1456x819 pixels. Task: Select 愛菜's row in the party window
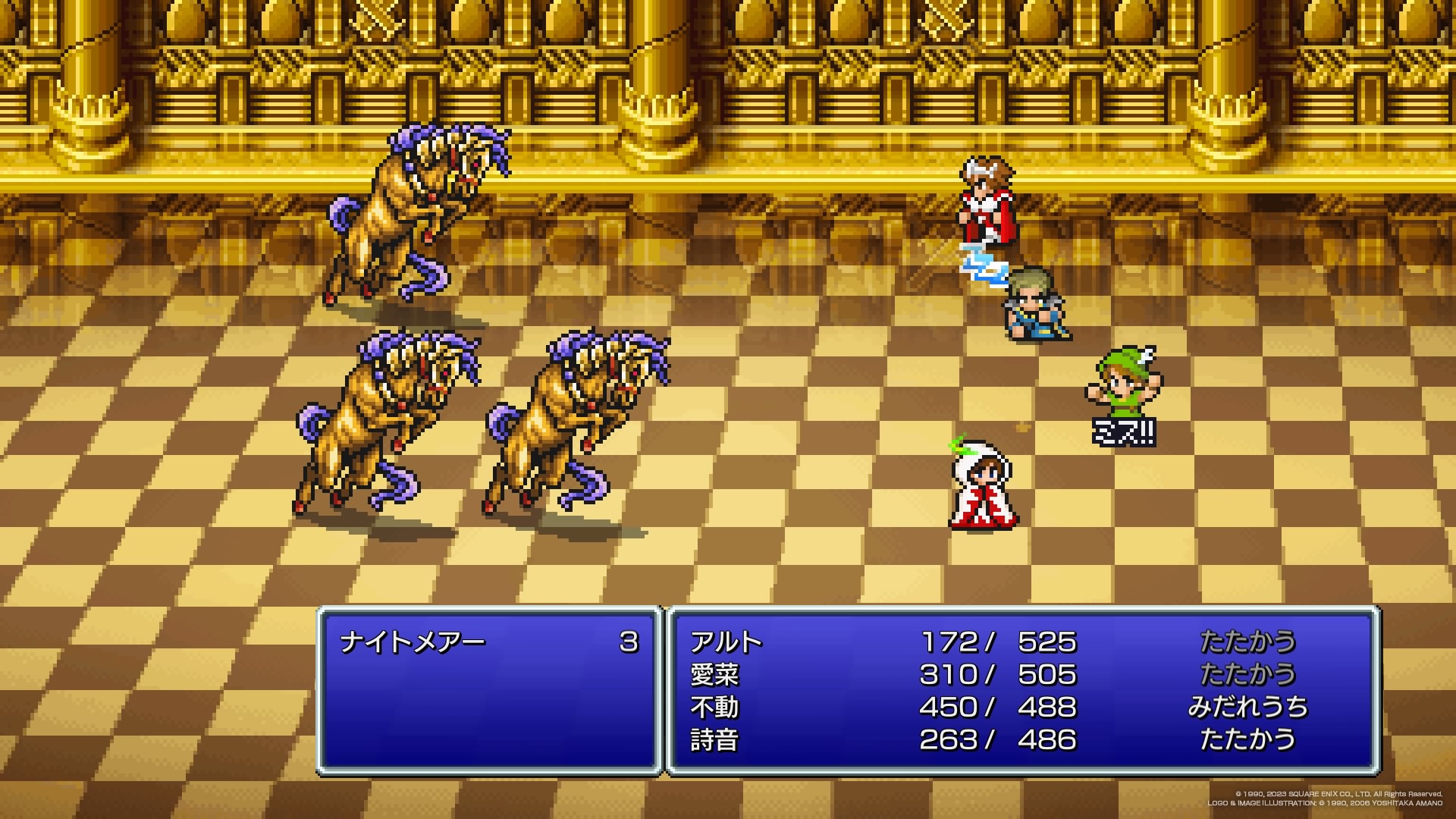pos(714,675)
